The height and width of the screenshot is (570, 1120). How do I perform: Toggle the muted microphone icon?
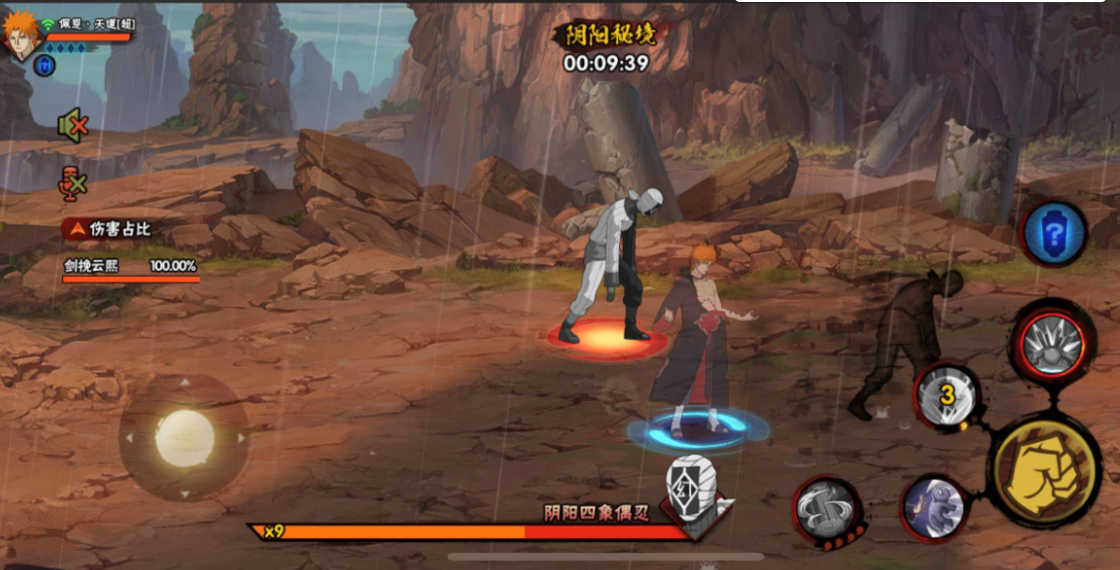[72, 182]
